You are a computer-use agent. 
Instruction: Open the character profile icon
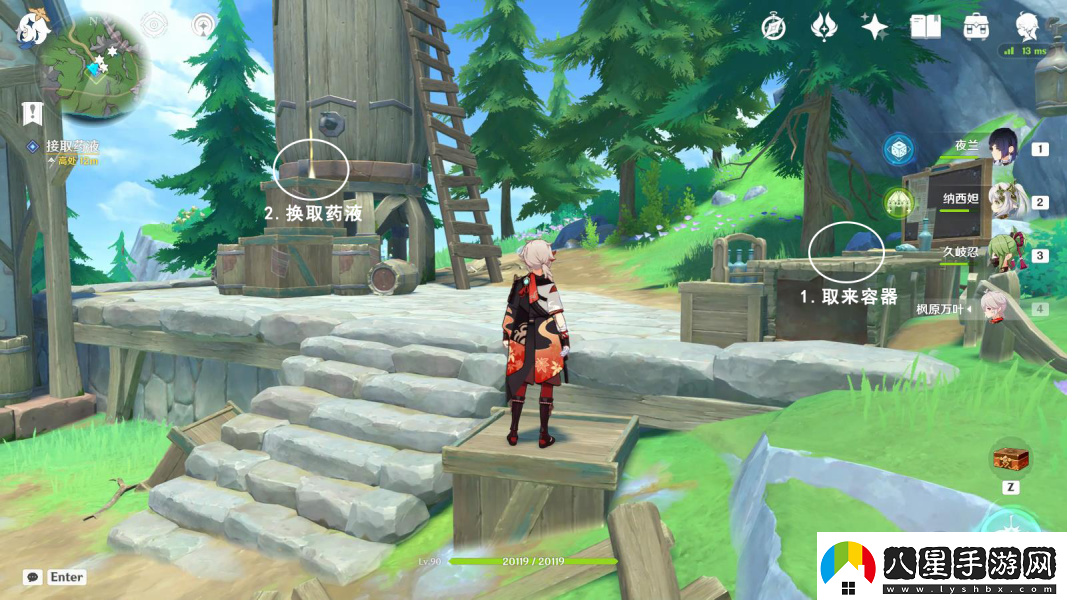pyautogui.click(x=1027, y=26)
